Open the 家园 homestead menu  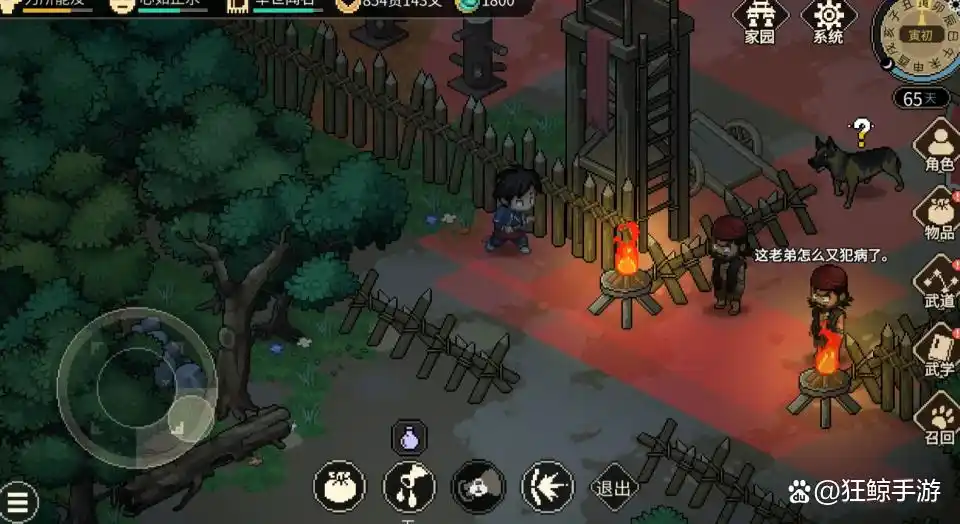point(760,20)
